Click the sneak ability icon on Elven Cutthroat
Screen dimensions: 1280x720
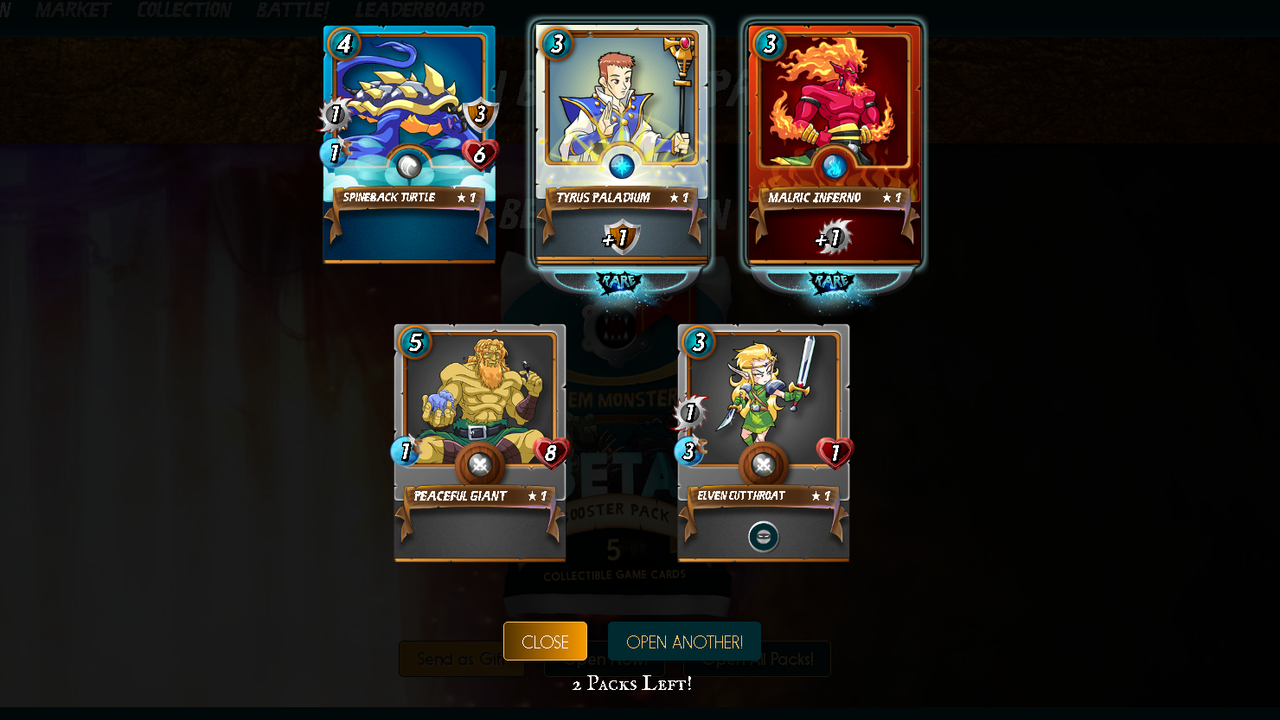(763, 537)
